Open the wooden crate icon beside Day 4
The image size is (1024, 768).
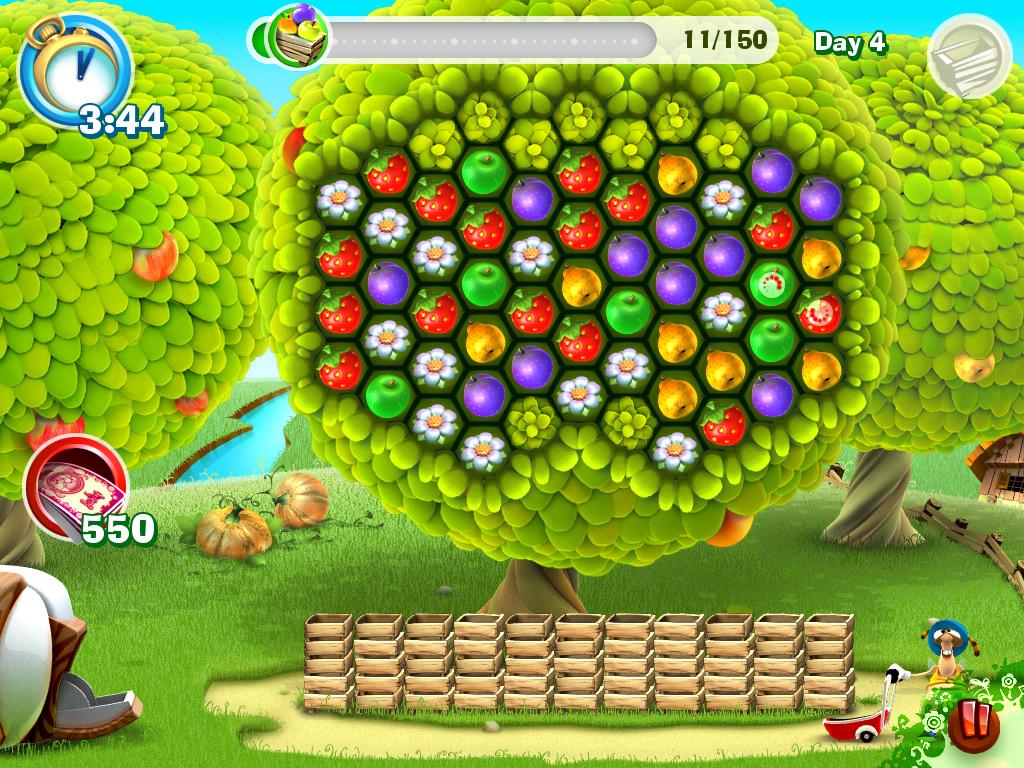pos(968,56)
